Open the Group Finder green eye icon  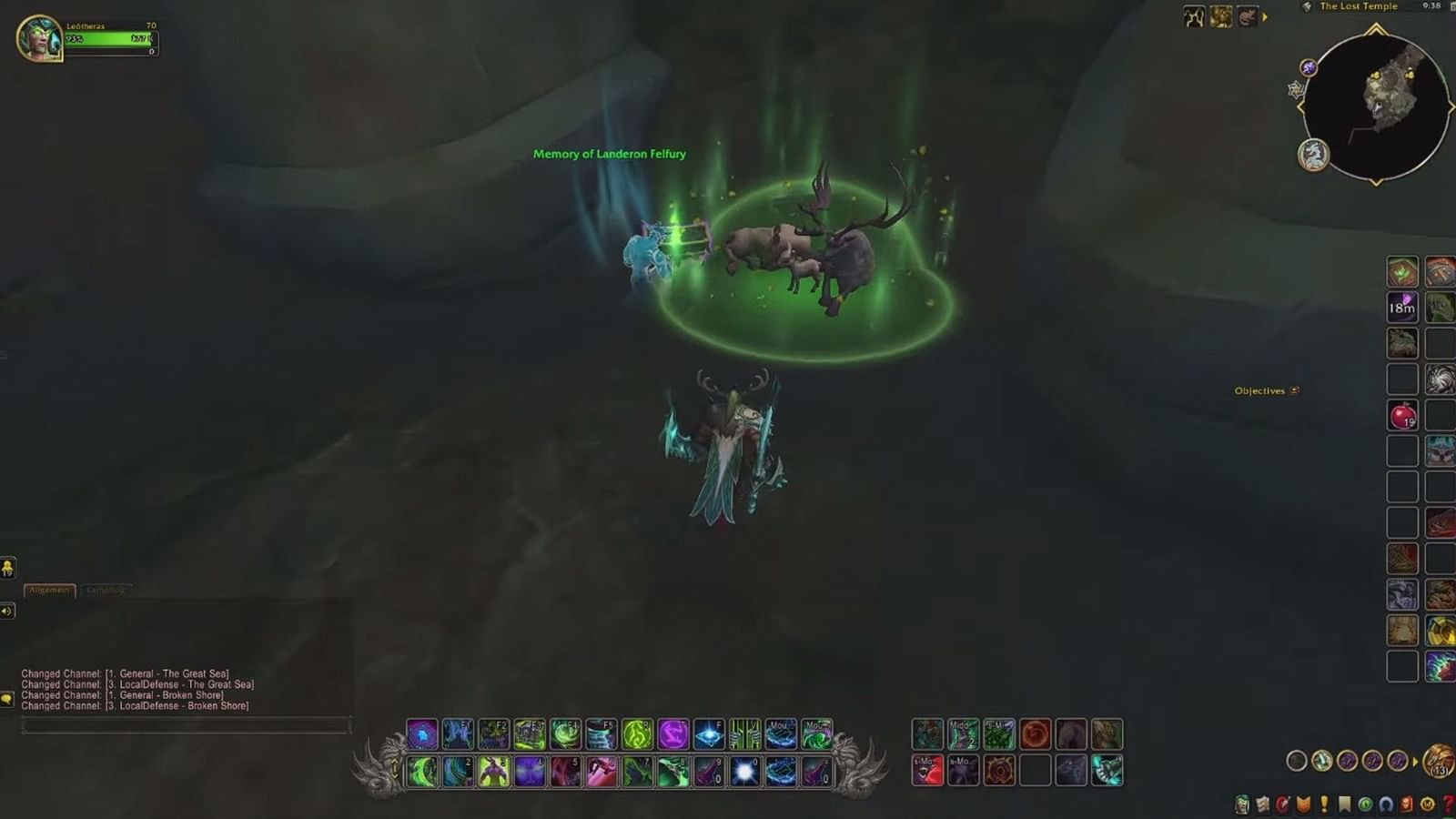pos(1364,804)
